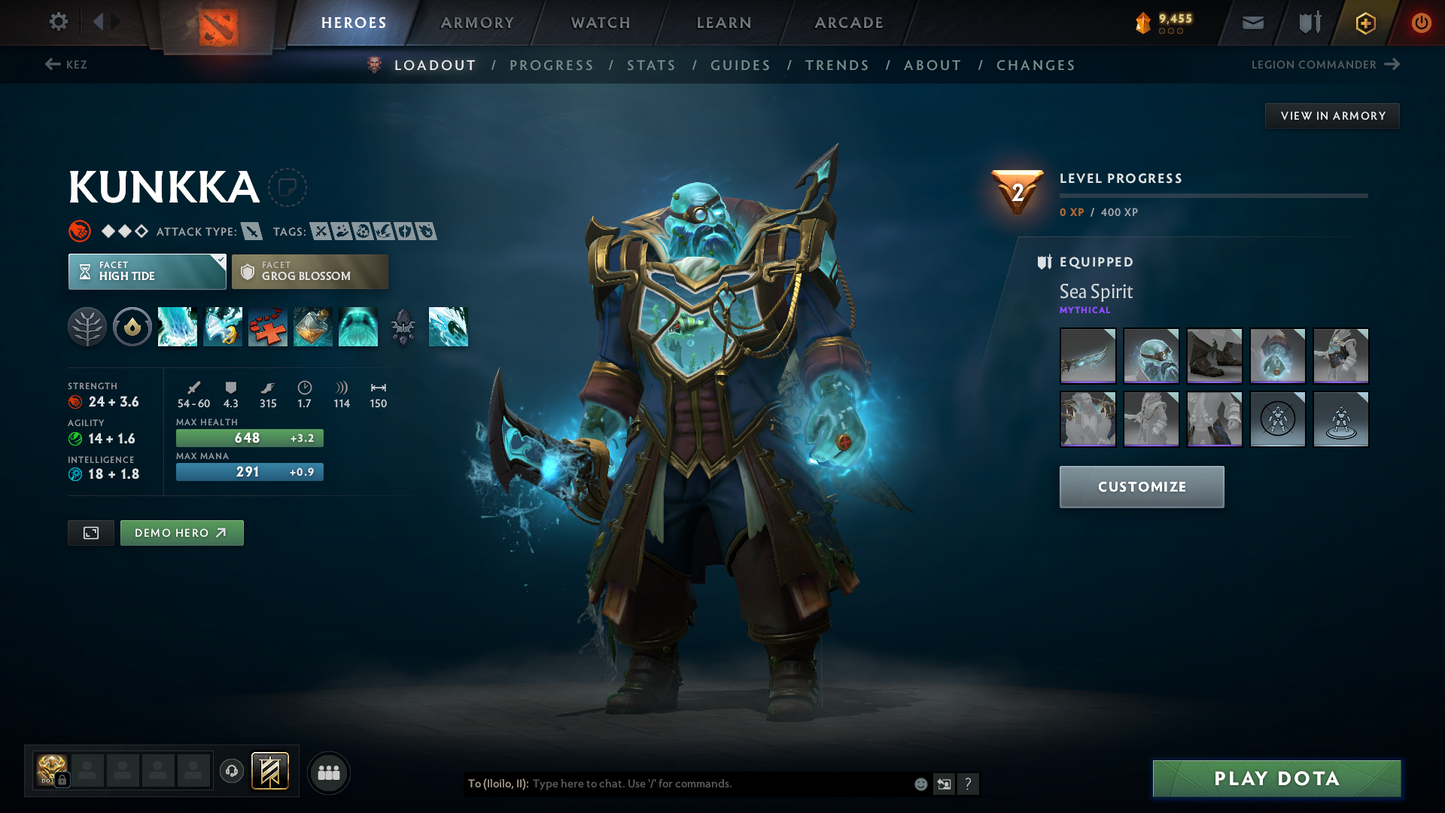
Task: Go to the Learn tab
Action: tap(724, 23)
